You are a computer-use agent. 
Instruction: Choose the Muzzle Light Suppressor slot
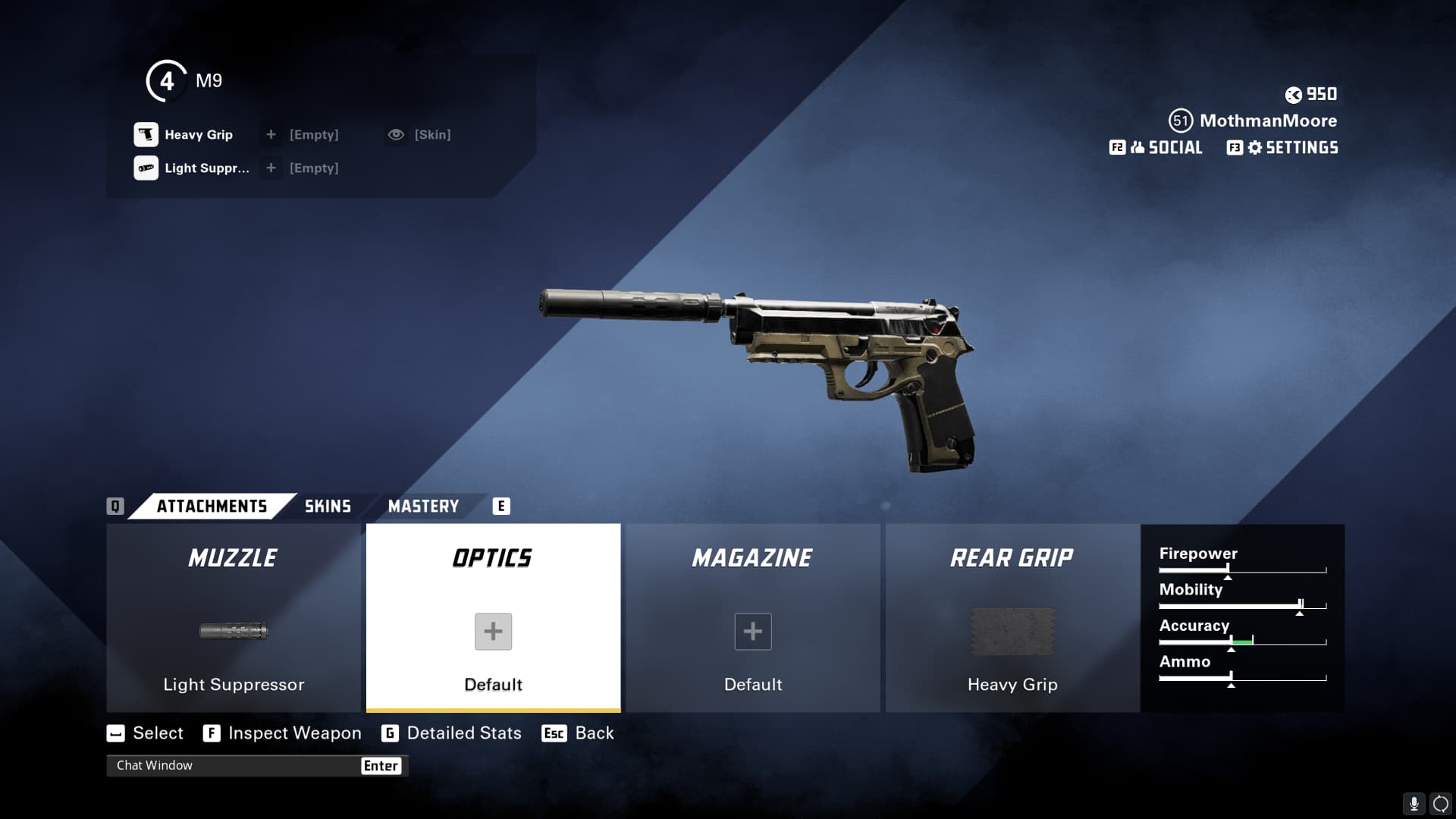(234, 618)
